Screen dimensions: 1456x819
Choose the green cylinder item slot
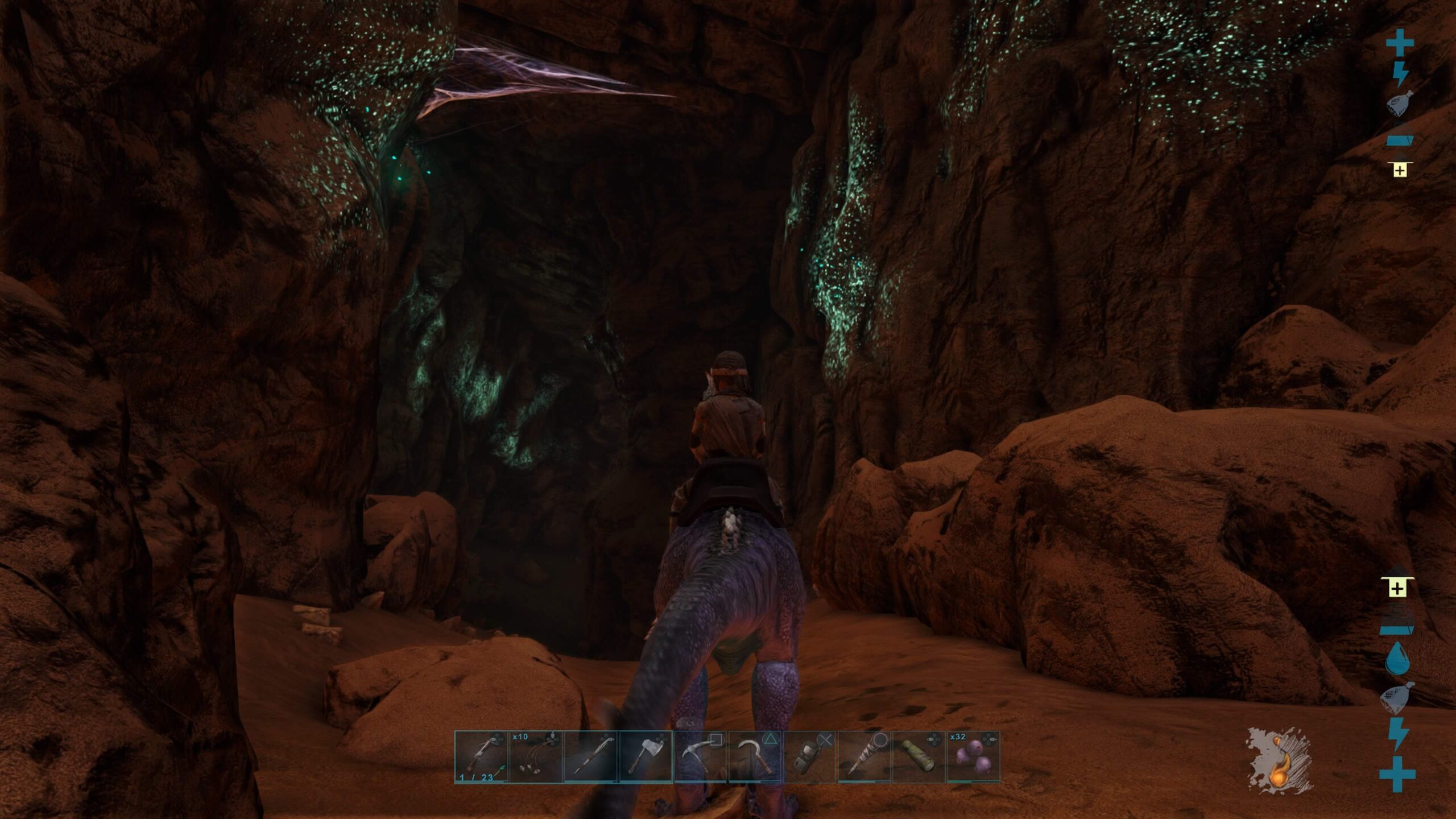[919, 757]
